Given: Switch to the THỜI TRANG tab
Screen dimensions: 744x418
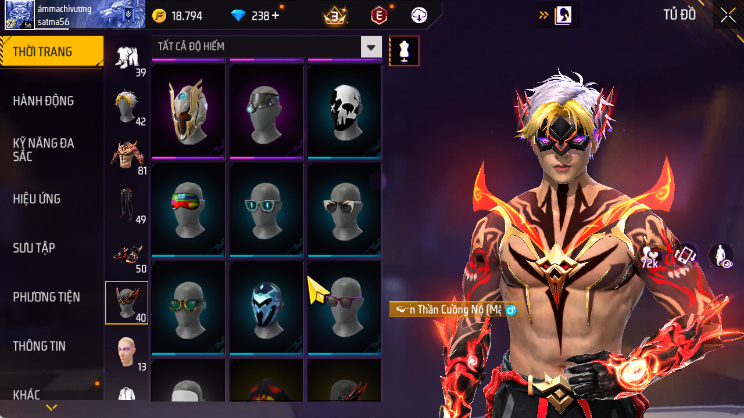Looking at the screenshot, I should pos(51,52).
